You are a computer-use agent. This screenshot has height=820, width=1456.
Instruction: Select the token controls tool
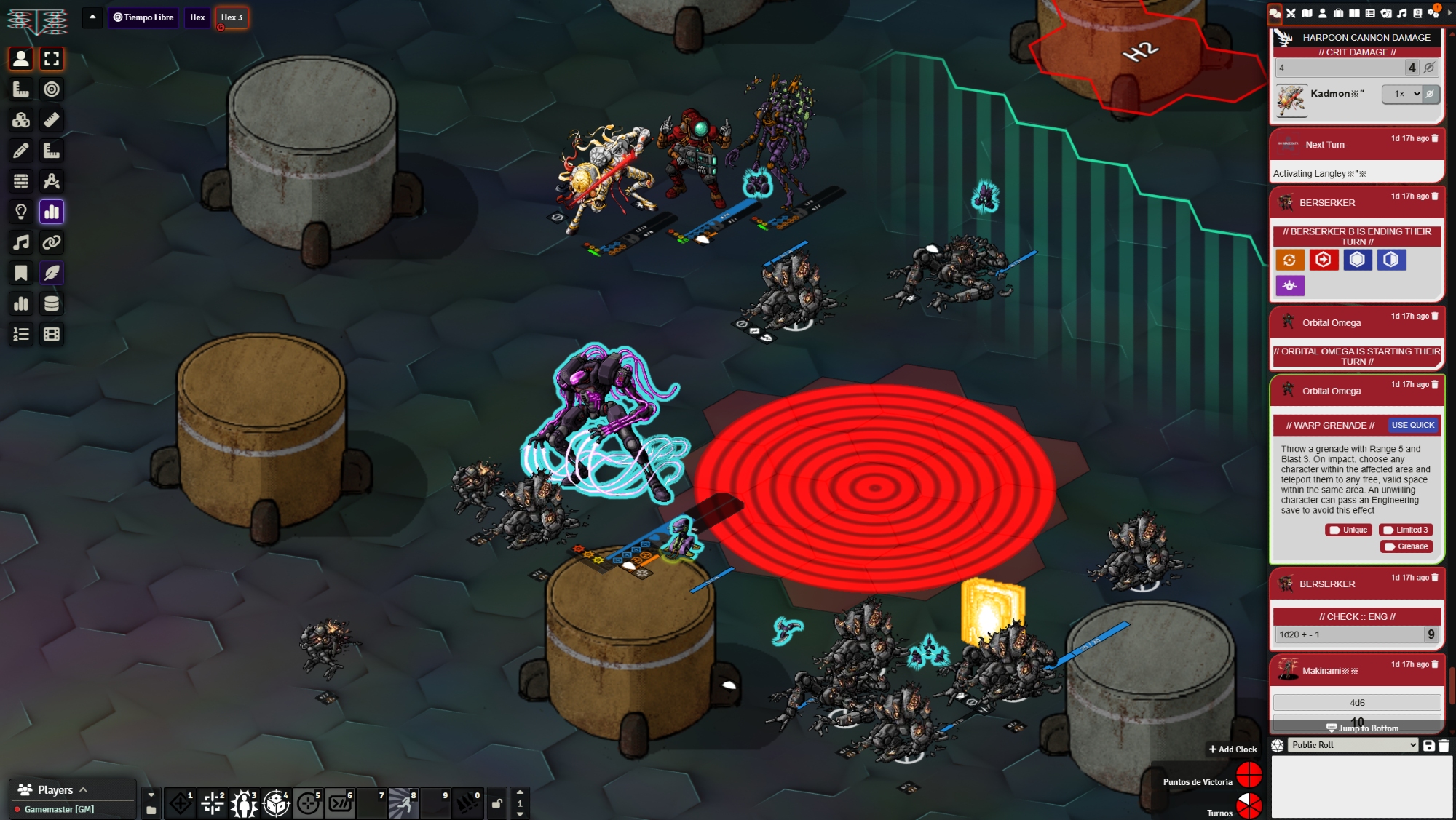pyautogui.click(x=21, y=59)
